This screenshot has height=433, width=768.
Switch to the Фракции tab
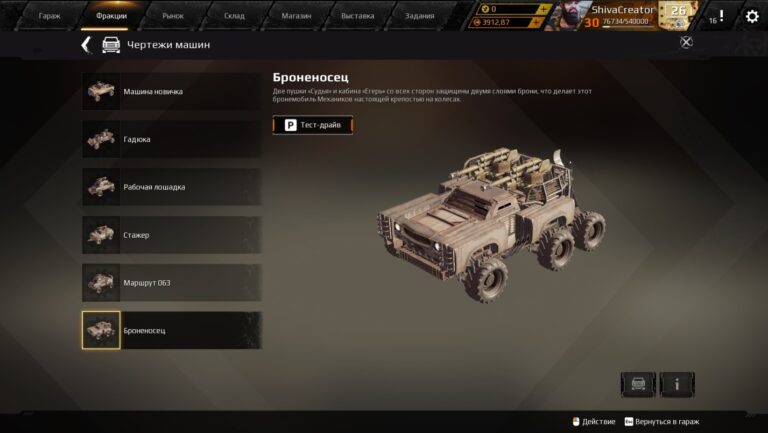tap(111, 16)
